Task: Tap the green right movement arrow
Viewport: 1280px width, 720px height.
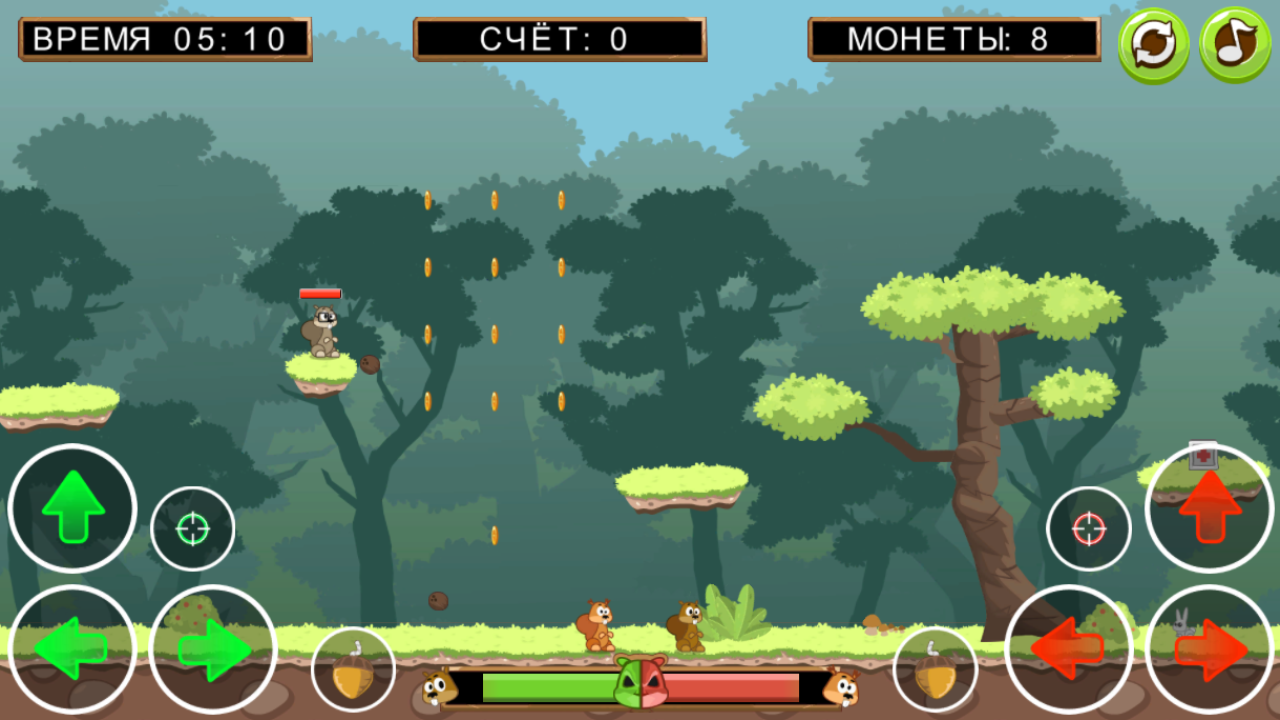Action: (211, 647)
